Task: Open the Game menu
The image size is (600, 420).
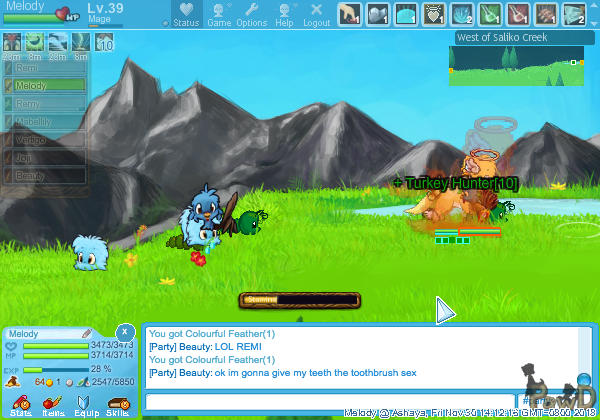Action: pyautogui.click(x=219, y=15)
